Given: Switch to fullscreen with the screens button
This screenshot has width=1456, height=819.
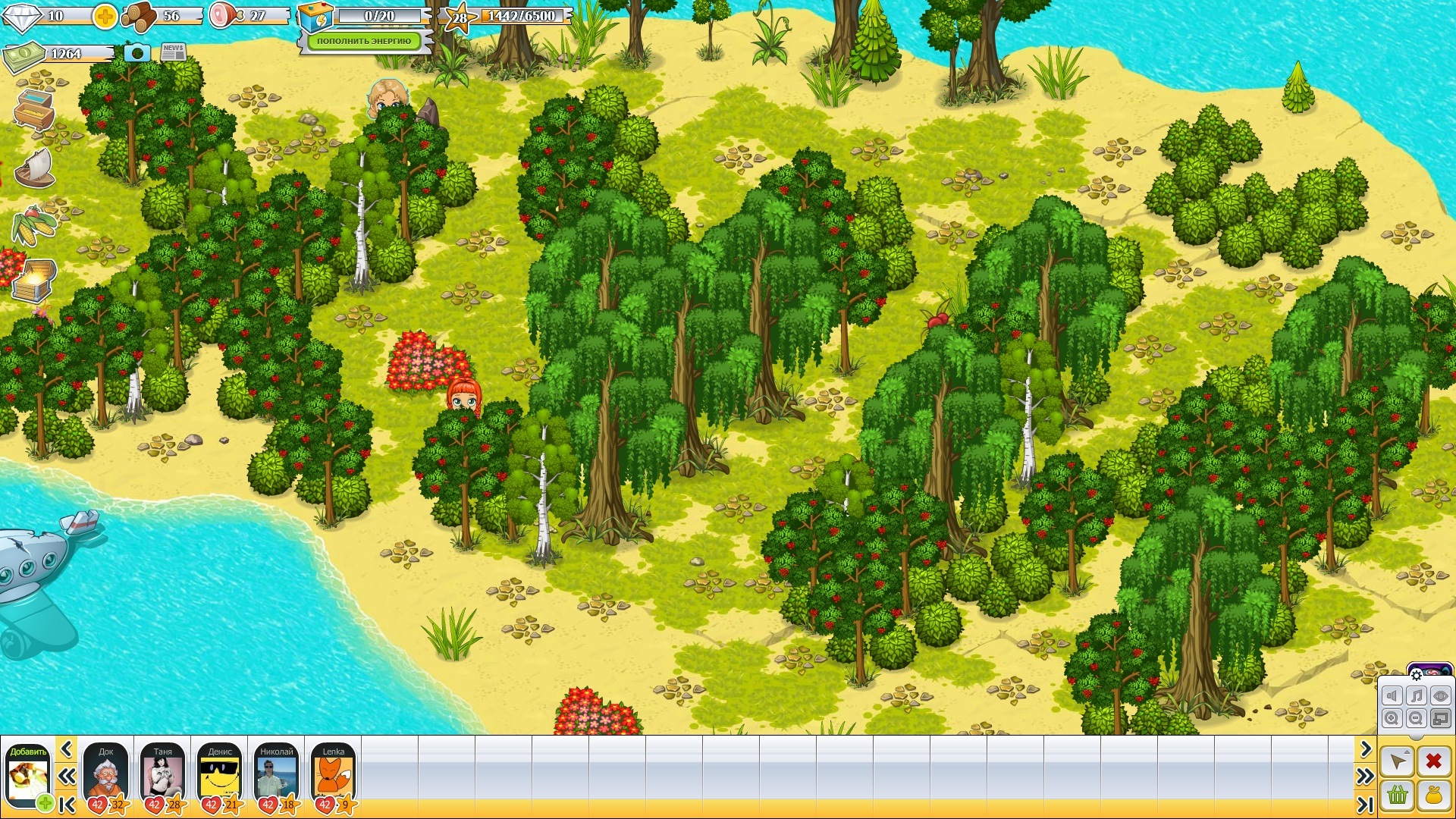Looking at the screenshot, I should pos(1441,718).
